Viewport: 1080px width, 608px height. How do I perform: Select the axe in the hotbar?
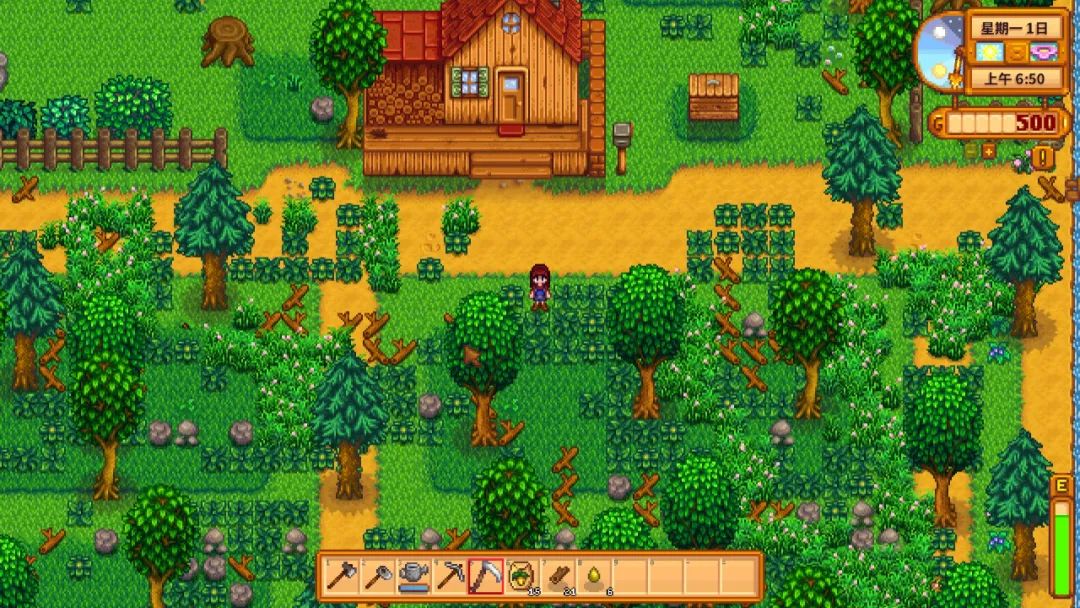click(x=342, y=576)
